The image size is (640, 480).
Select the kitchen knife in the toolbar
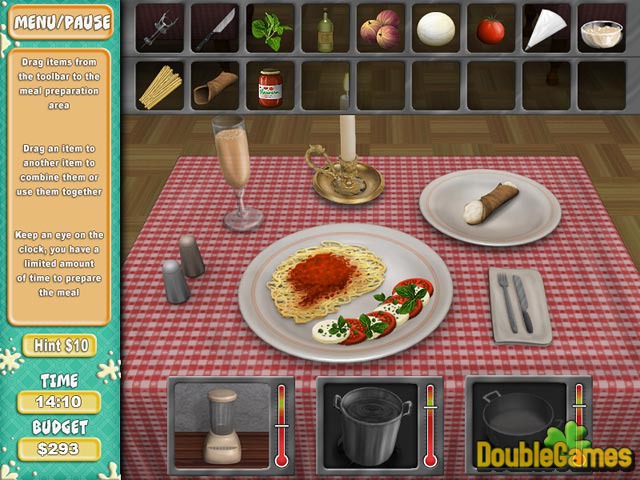(215, 27)
